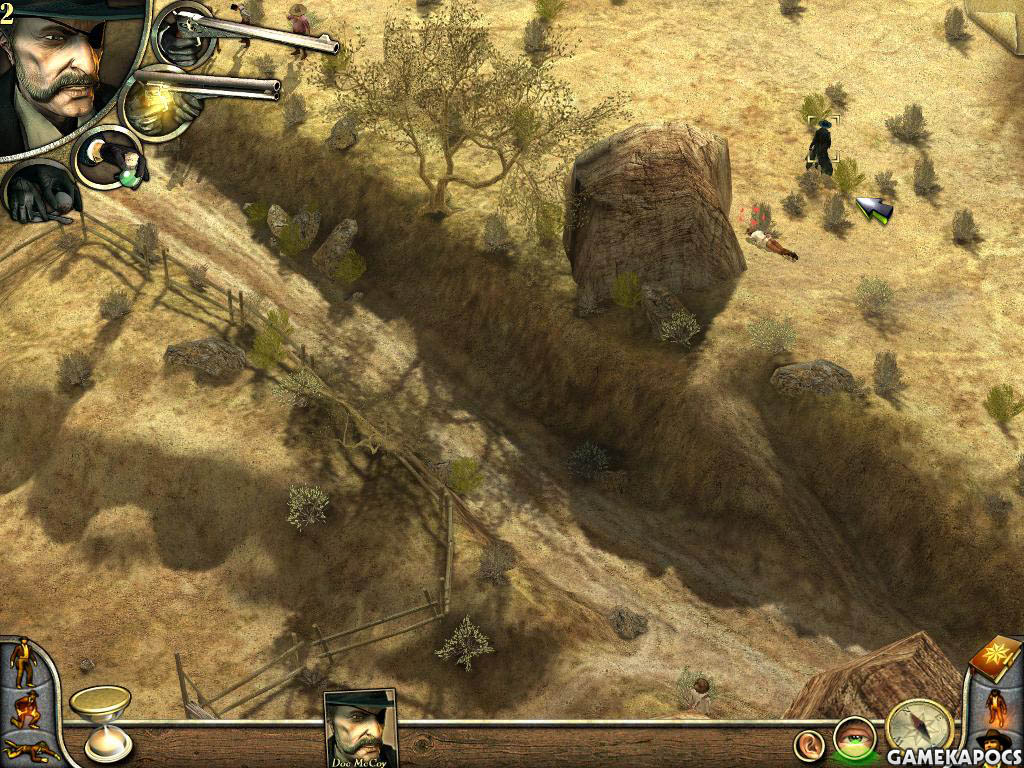Image resolution: width=1024 pixels, height=768 pixels.
Task: Toggle the eye view-cone display
Action: [853, 738]
